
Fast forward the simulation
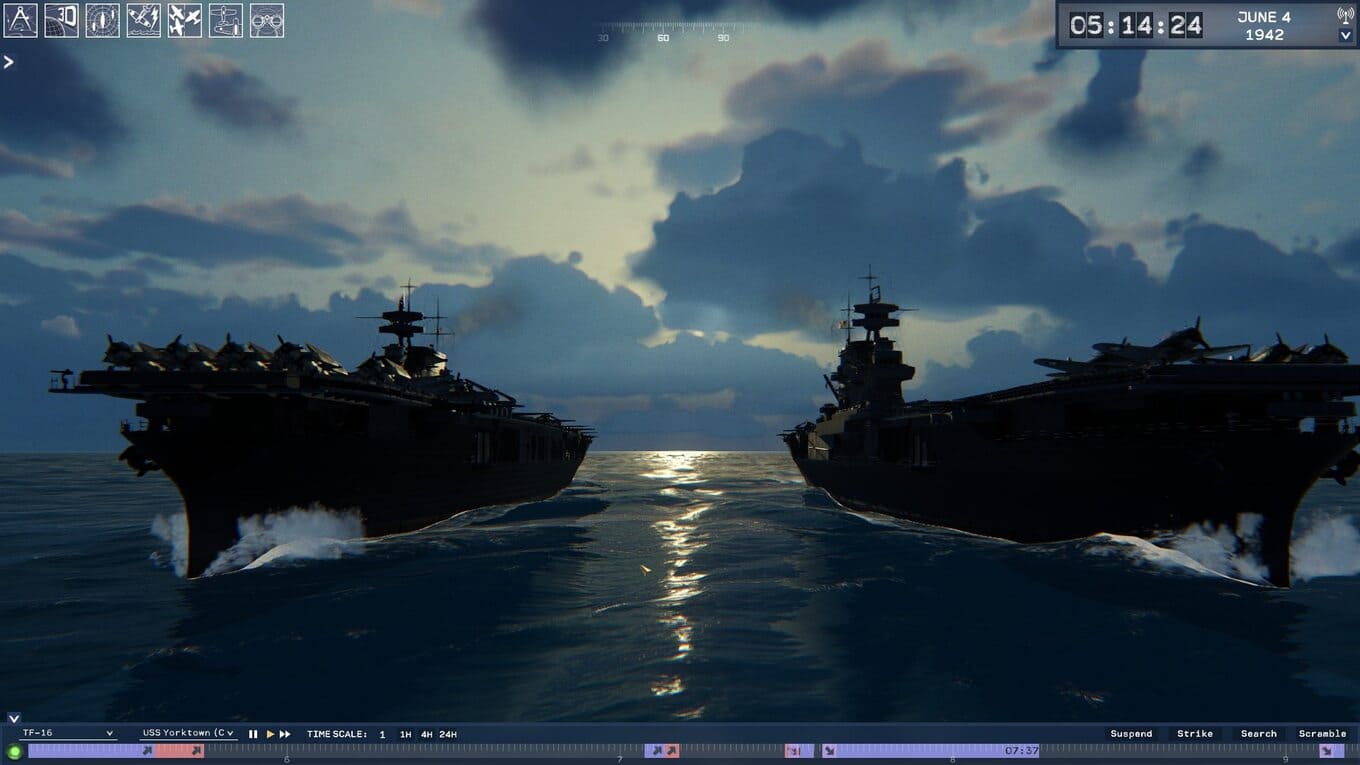(x=285, y=734)
